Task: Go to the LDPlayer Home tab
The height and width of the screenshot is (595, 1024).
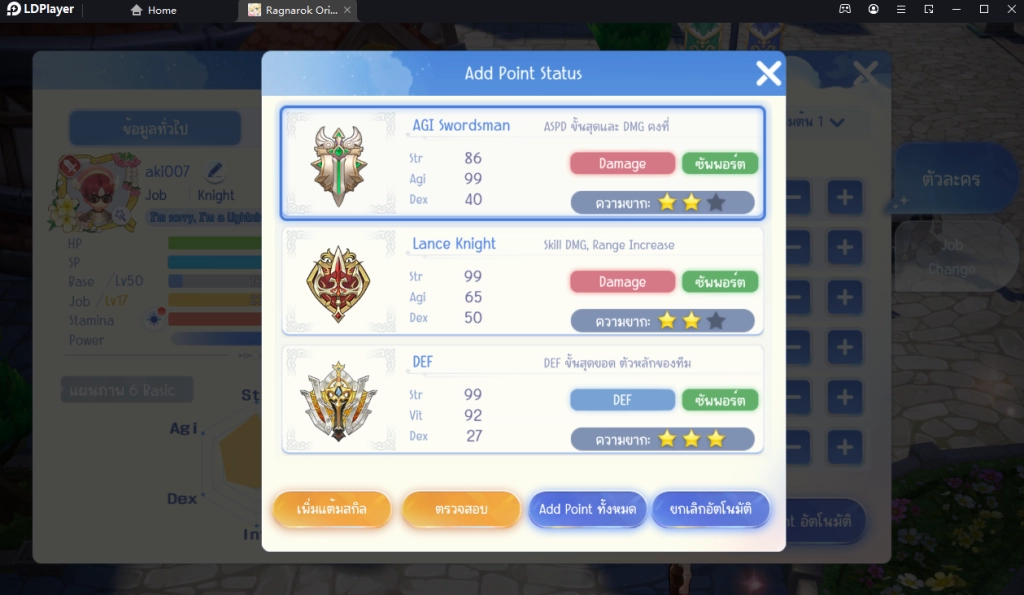Action: (x=154, y=10)
